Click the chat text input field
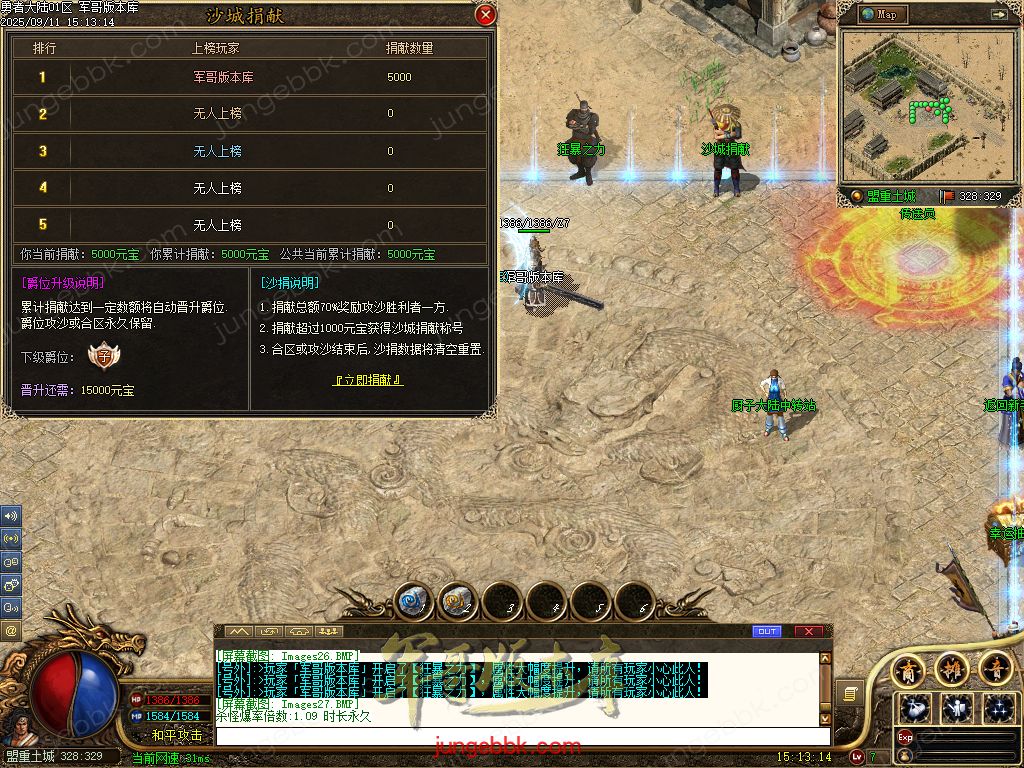 click(520, 736)
